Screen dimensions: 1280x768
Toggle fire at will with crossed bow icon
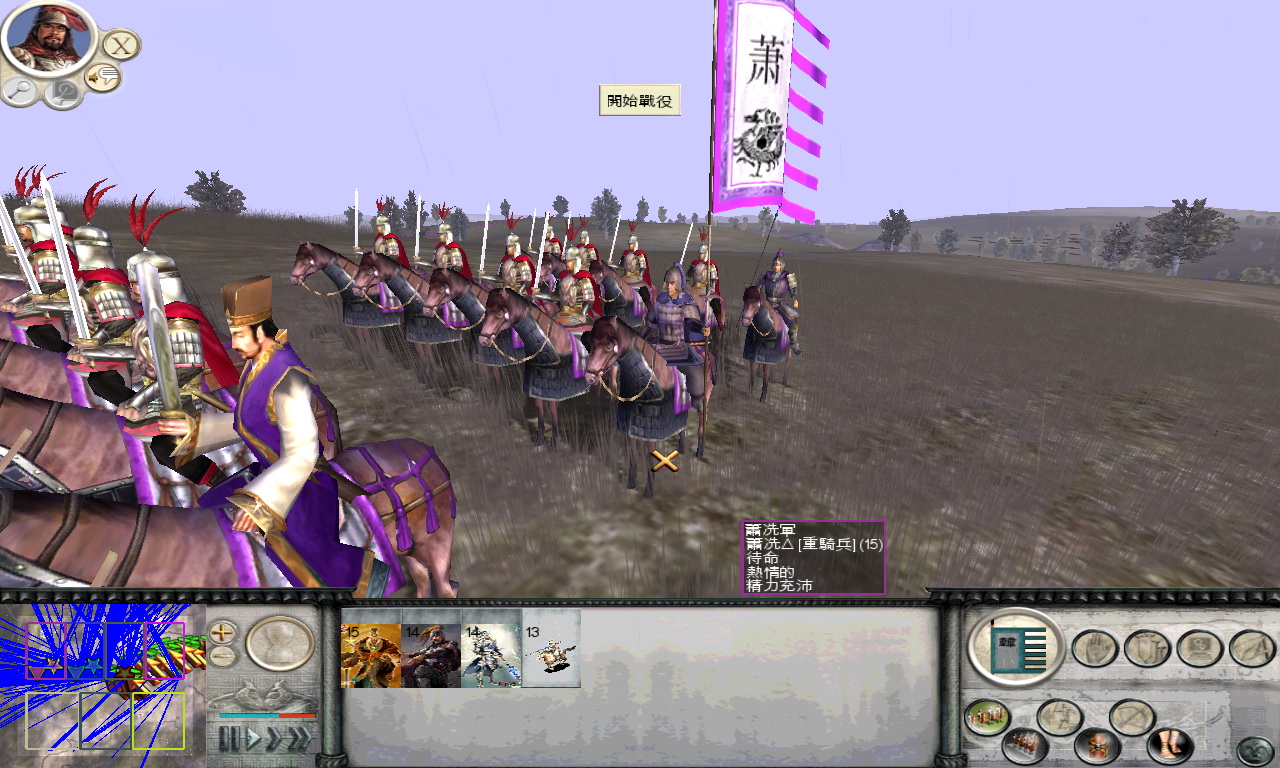pyautogui.click(x=1130, y=716)
